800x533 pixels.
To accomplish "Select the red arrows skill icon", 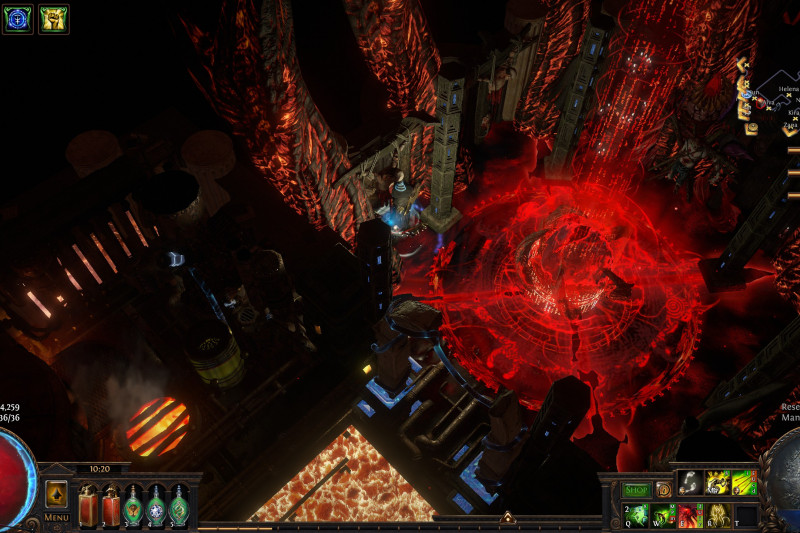I will click(x=745, y=483).
